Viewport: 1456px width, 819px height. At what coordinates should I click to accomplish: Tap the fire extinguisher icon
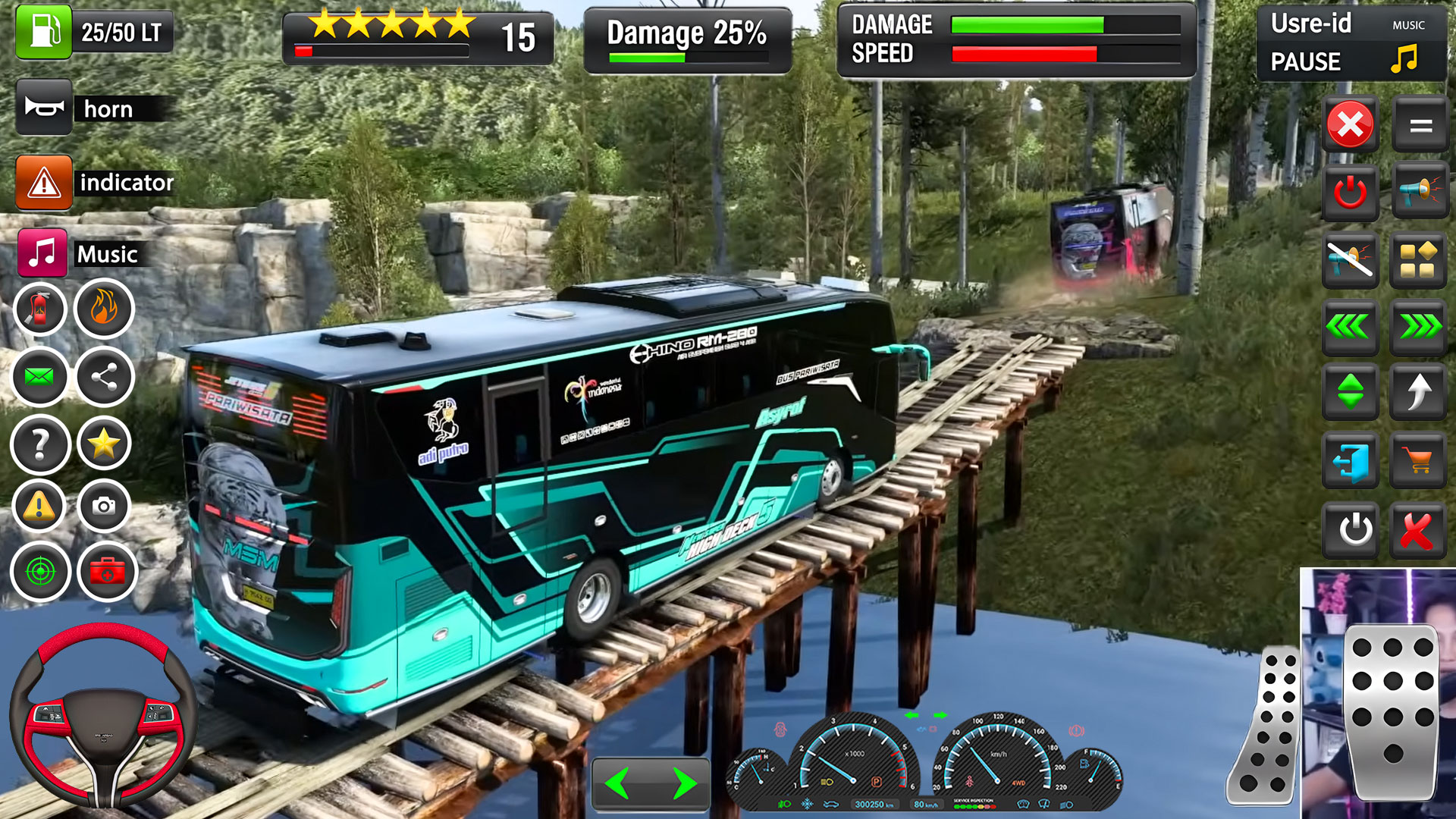tap(39, 309)
